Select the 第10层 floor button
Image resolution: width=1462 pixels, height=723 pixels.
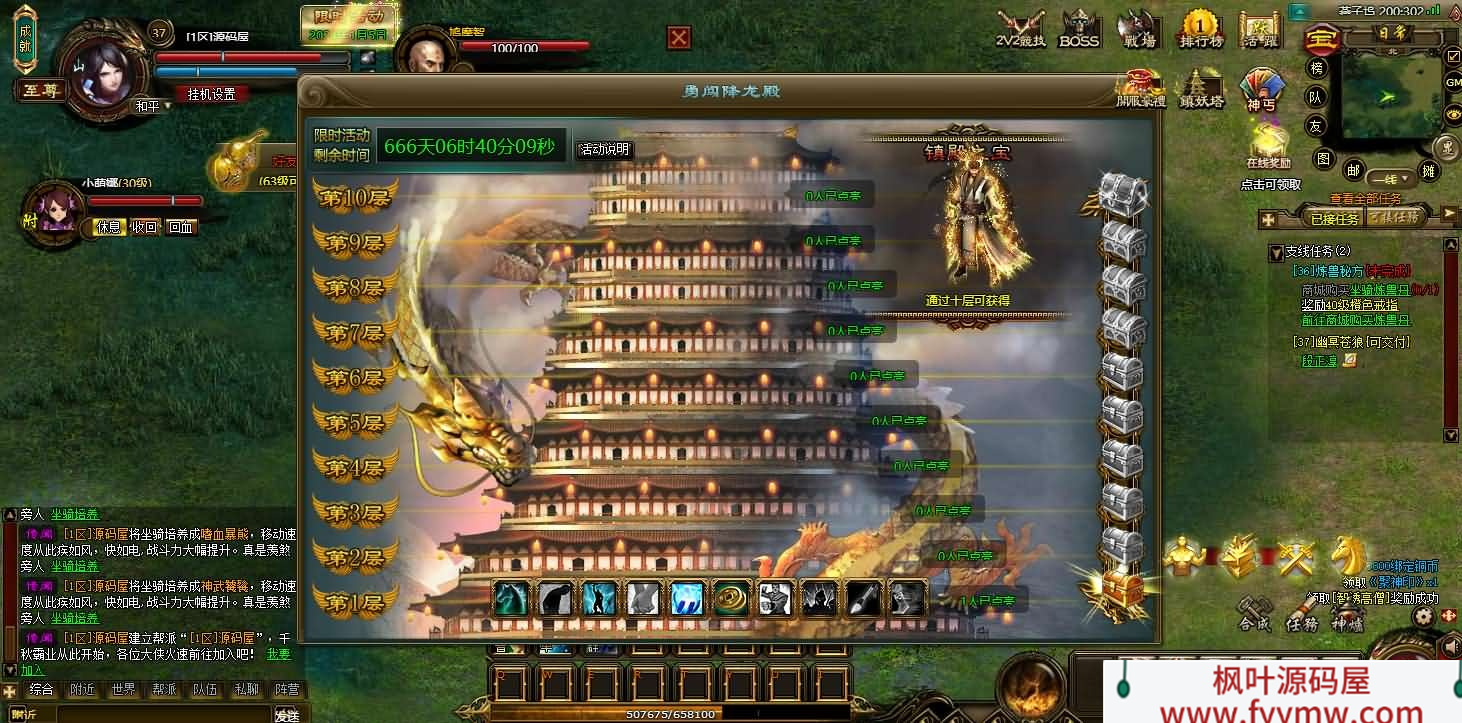[x=355, y=197]
